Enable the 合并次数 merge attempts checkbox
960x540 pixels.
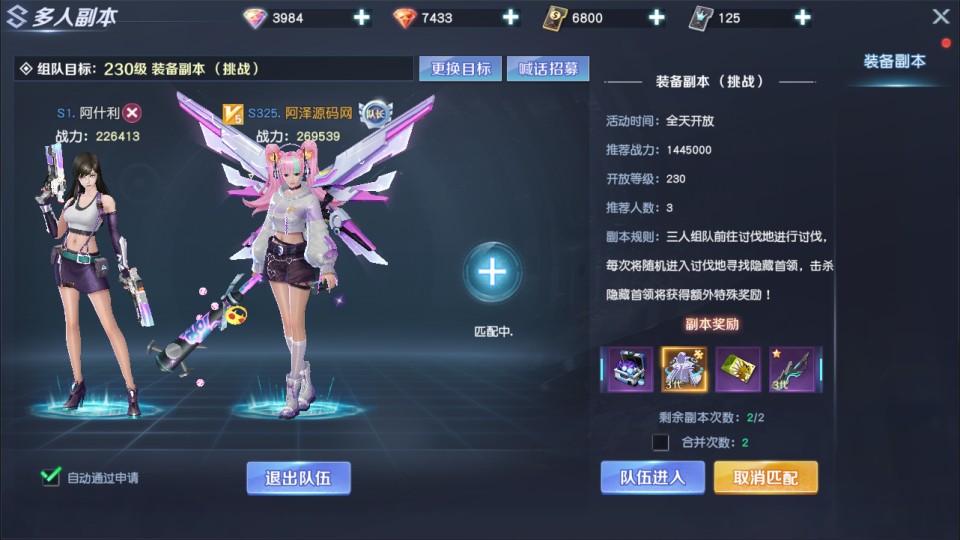click(x=660, y=442)
